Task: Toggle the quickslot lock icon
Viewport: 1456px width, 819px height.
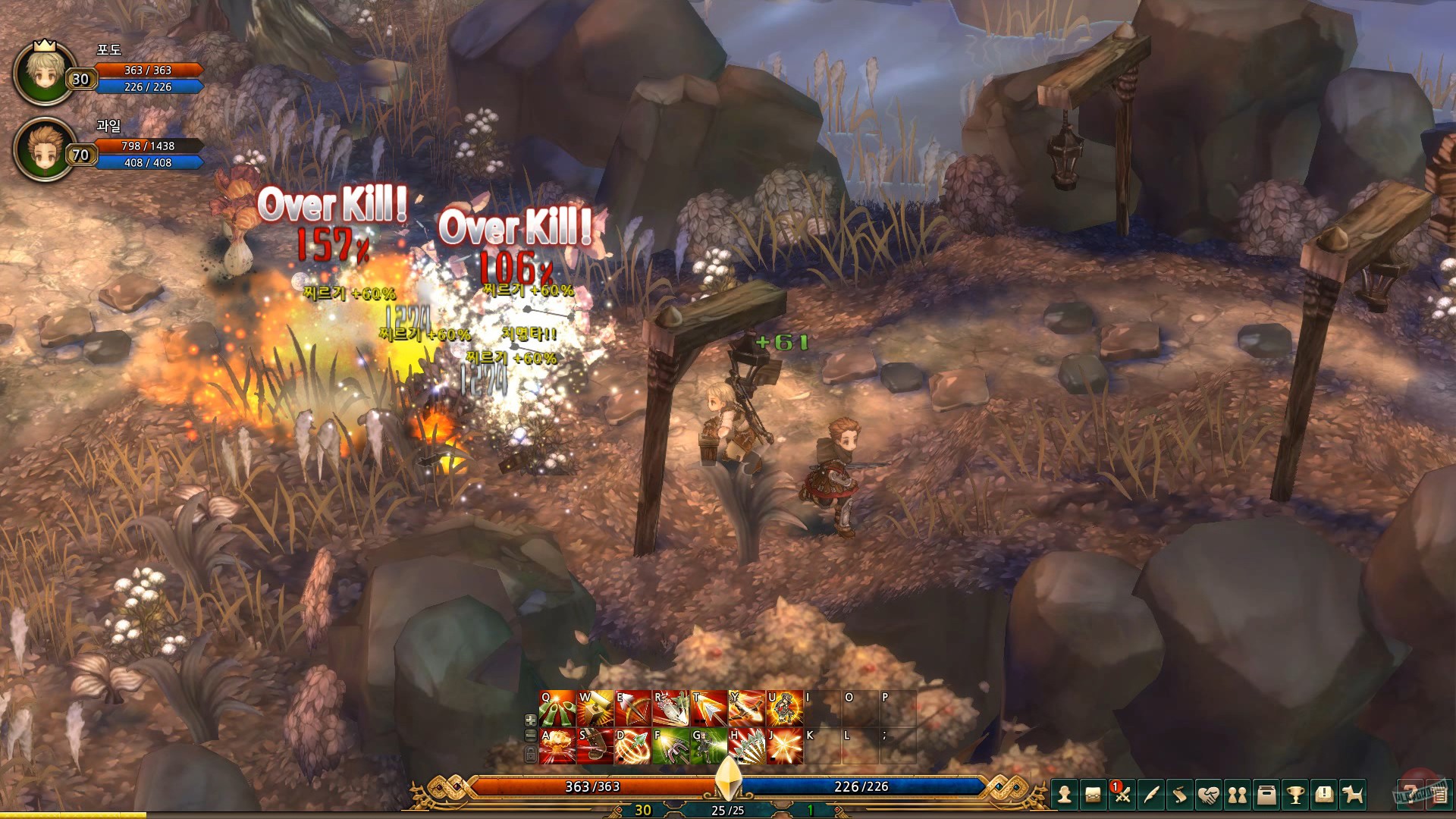Action: pyautogui.click(x=531, y=754)
